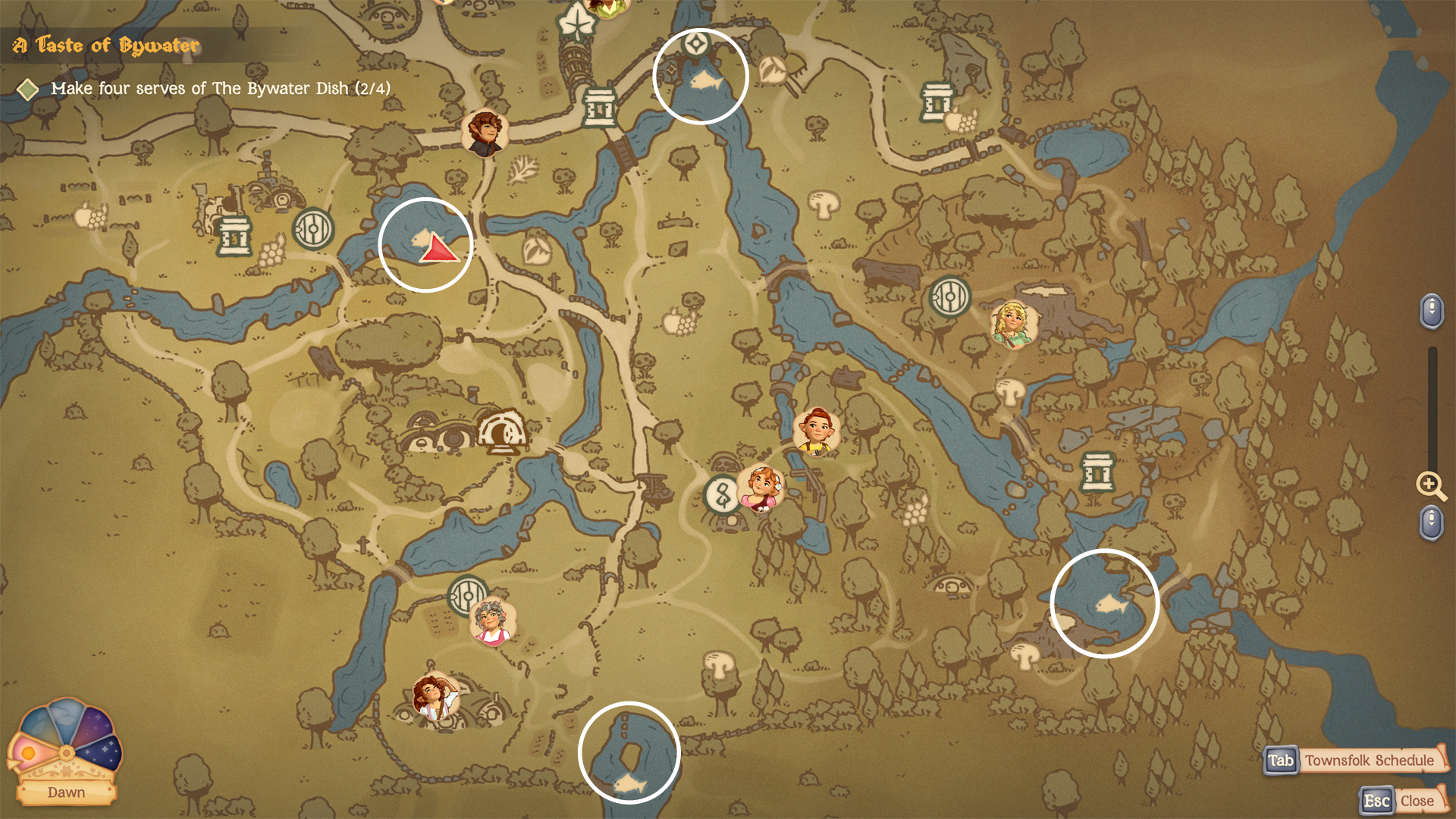Select the long brown-haired woman's portrait marker

pos(435,696)
